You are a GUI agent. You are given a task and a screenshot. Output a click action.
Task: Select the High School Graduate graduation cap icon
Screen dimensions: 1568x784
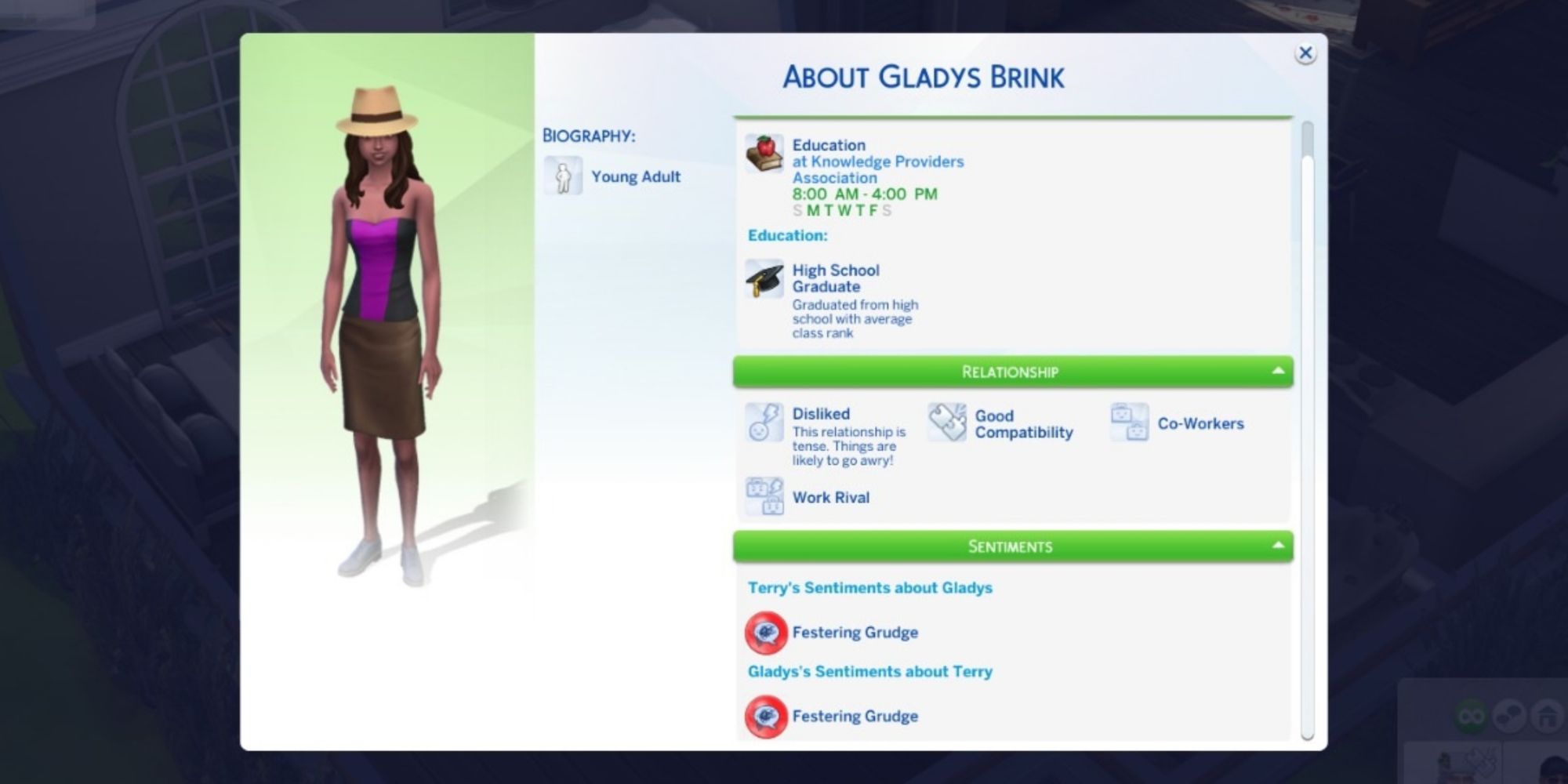coord(764,280)
